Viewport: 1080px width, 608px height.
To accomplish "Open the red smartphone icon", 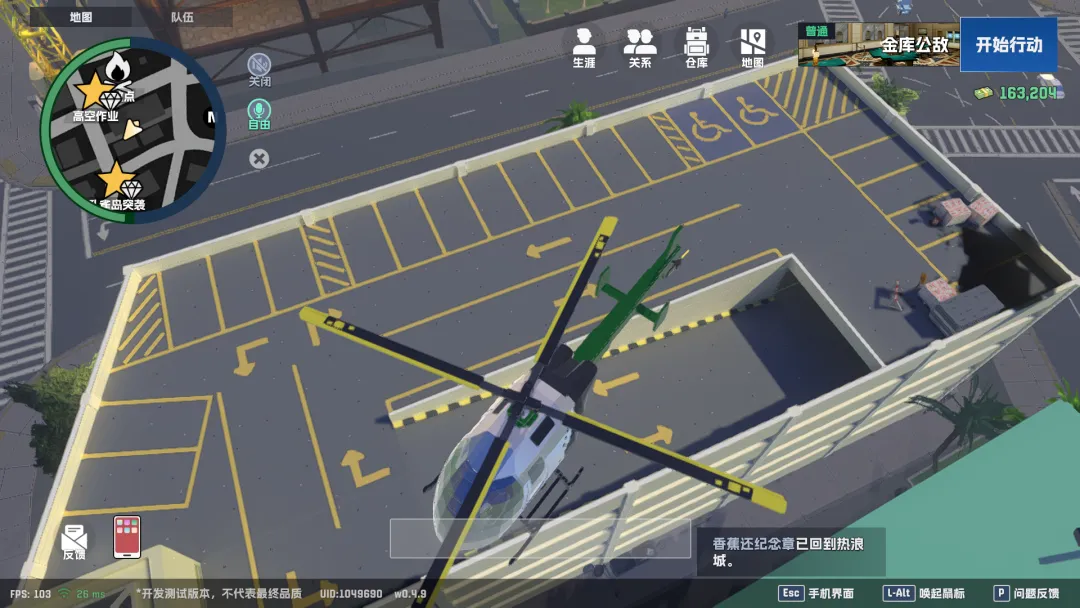I will (x=127, y=536).
